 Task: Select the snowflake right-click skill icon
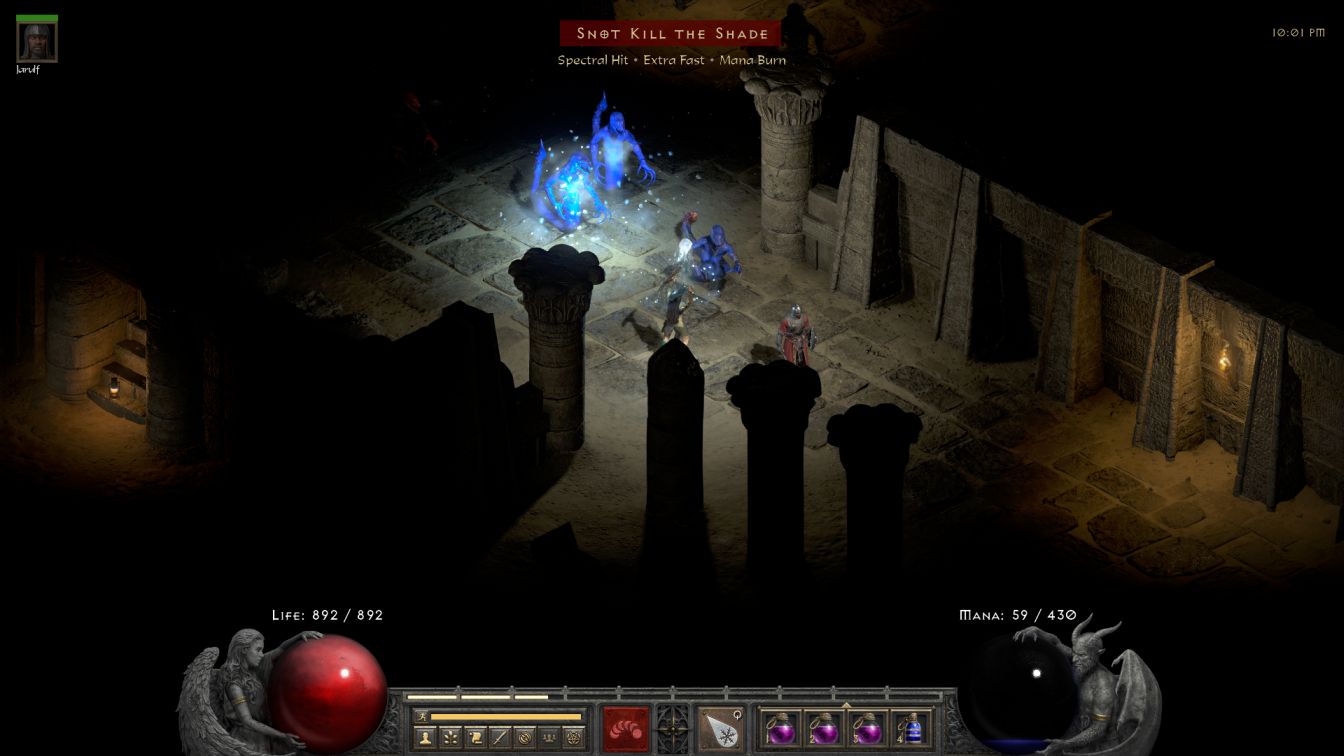pos(720,728)
